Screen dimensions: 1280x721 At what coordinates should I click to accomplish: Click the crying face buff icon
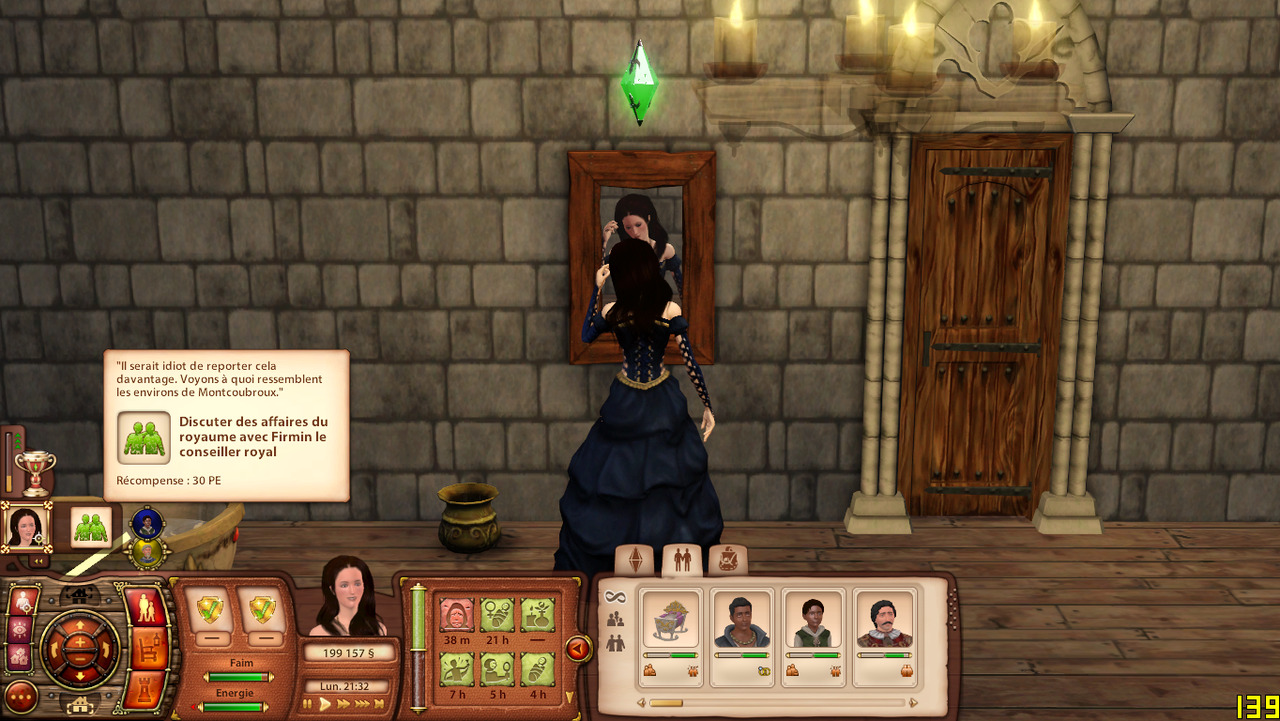coord(457,615)
